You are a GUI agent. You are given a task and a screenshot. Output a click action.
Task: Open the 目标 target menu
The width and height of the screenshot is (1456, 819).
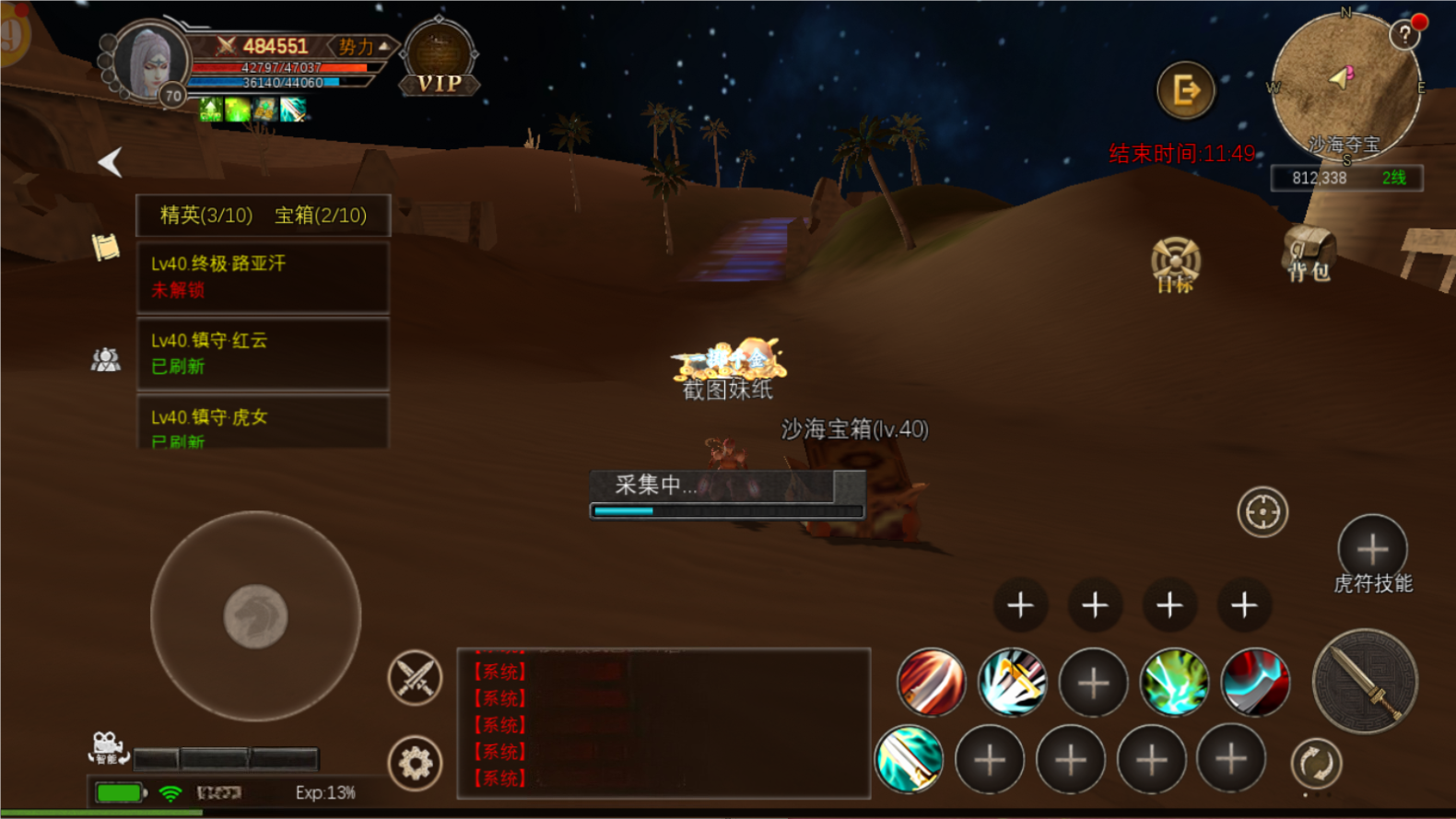tap(1175, 264)
